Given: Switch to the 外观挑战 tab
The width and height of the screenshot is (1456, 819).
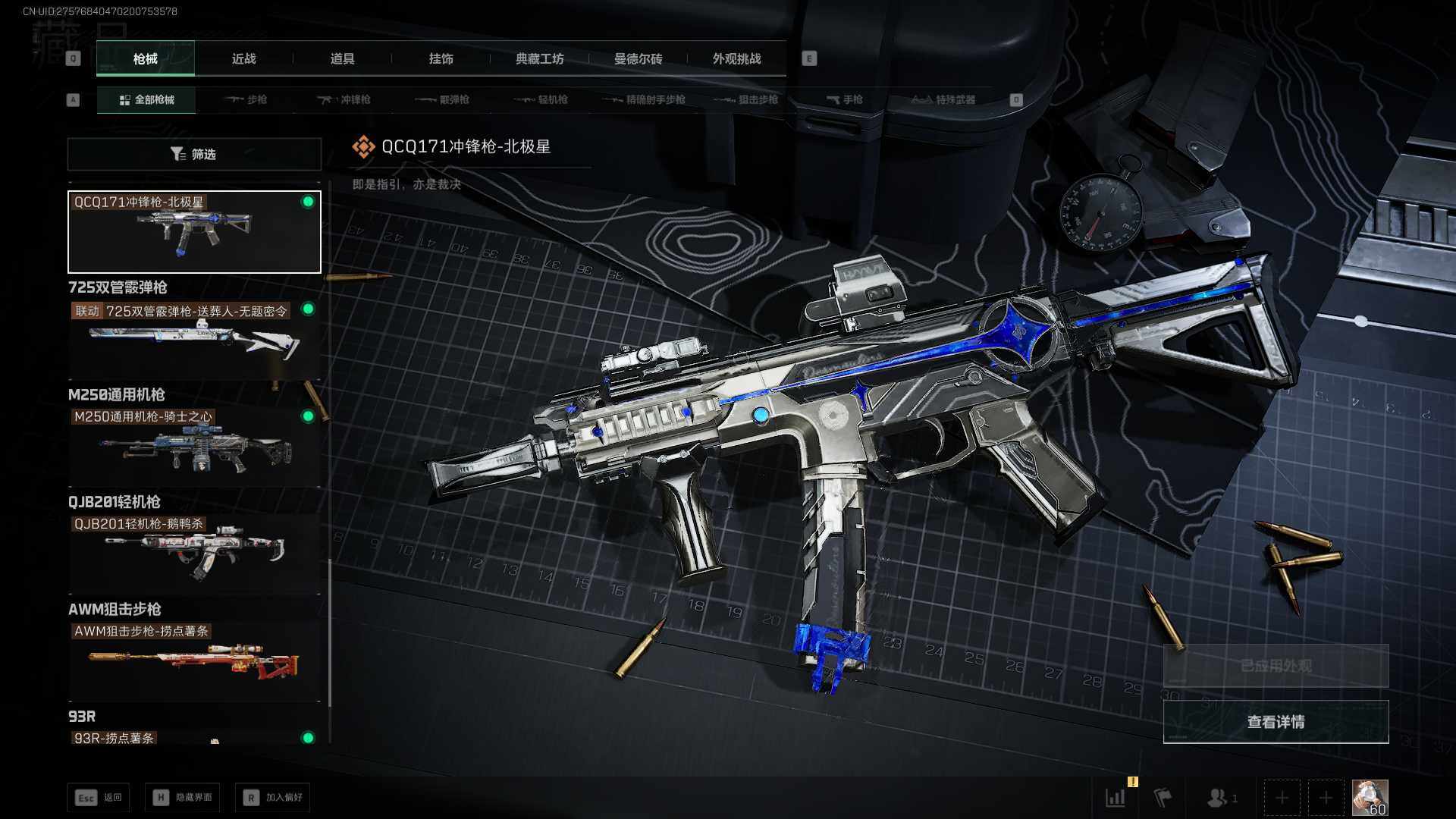Looking at the screenshot, I should coord(736,58).
